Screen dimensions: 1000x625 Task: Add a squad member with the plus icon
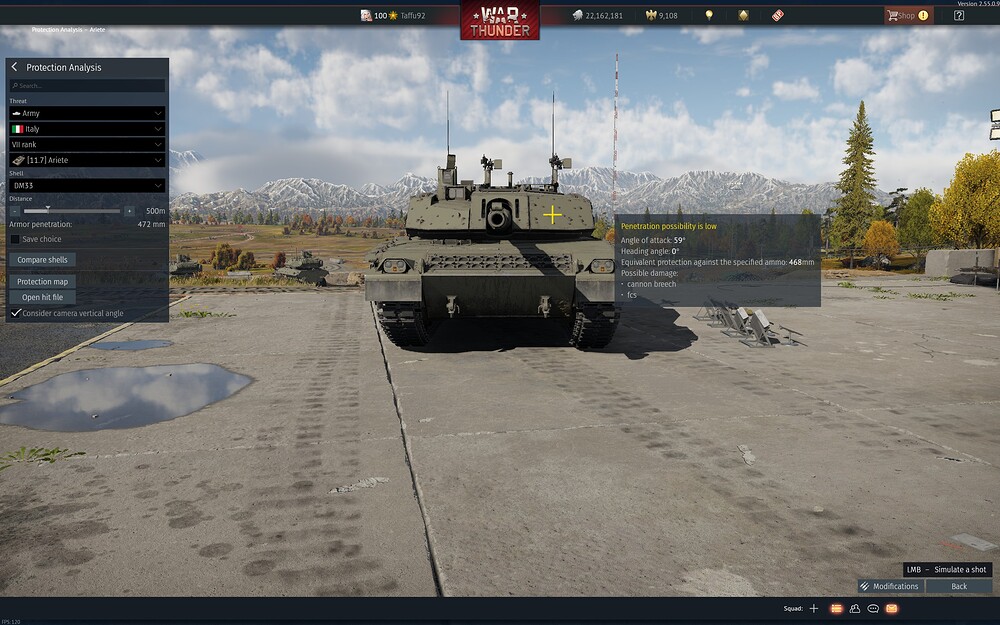(x=814, y=608)
